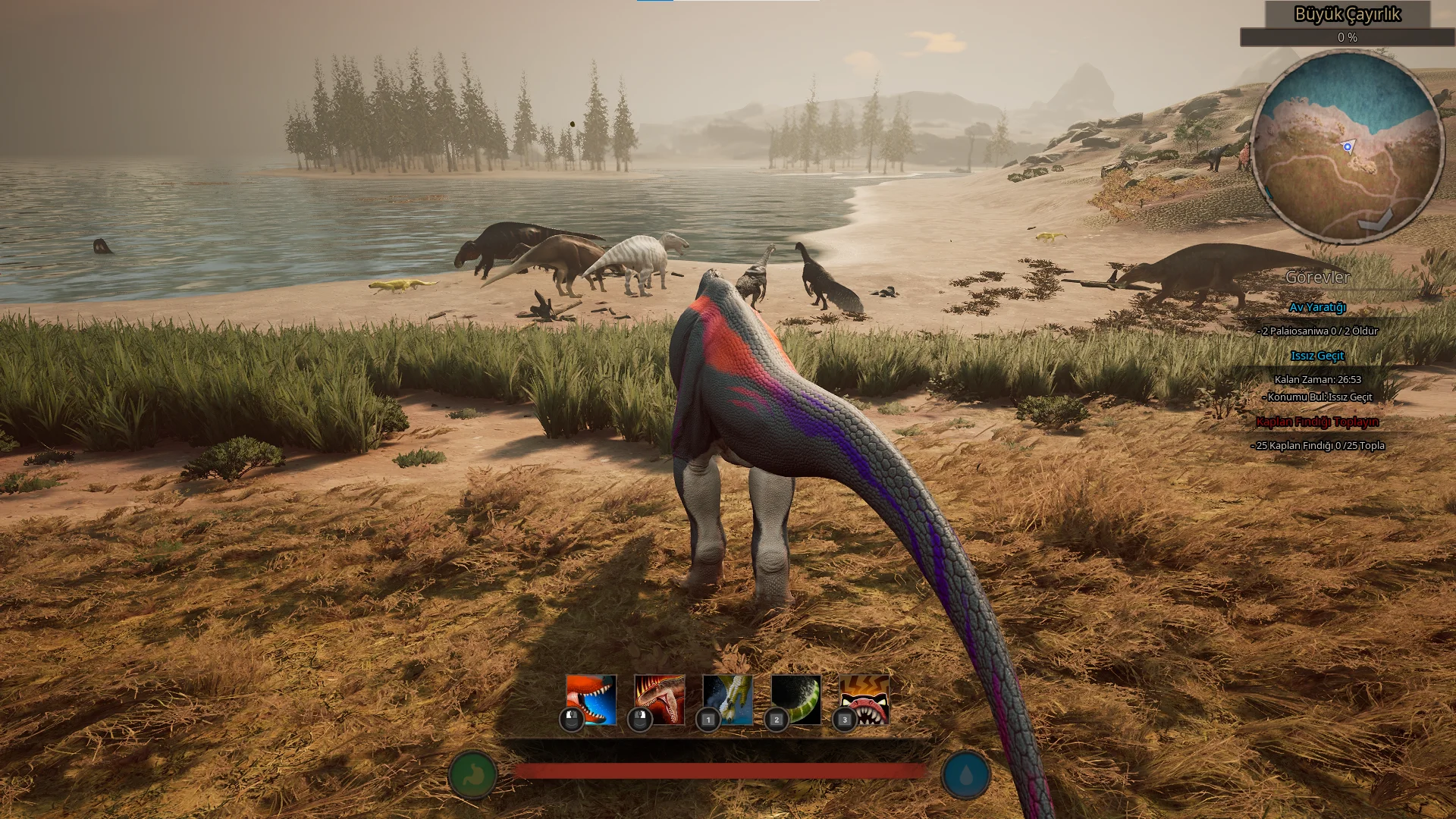This screenshot has width=1456, height=819.
Task: Click the green stomach hunger icon
Action: click(472, 775)
